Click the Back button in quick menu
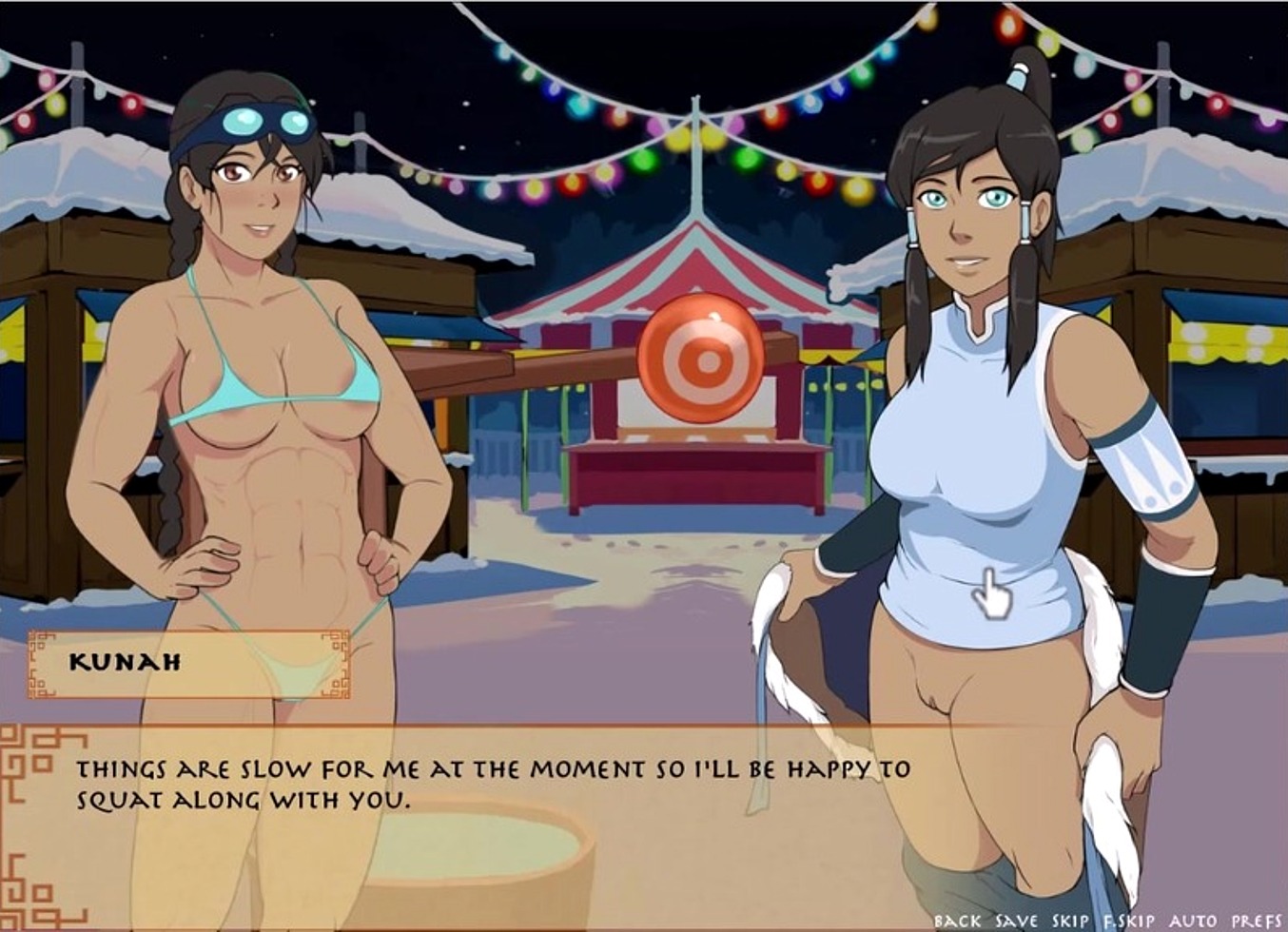 point(957,921)
